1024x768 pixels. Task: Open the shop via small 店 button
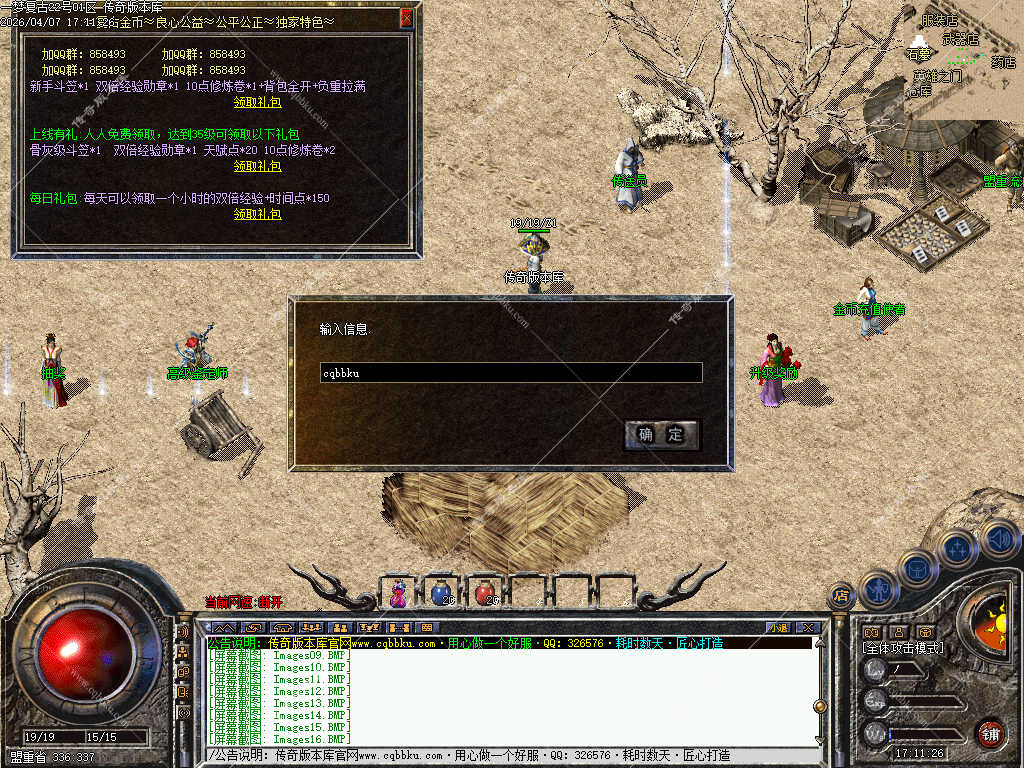[x=840, y=596]
